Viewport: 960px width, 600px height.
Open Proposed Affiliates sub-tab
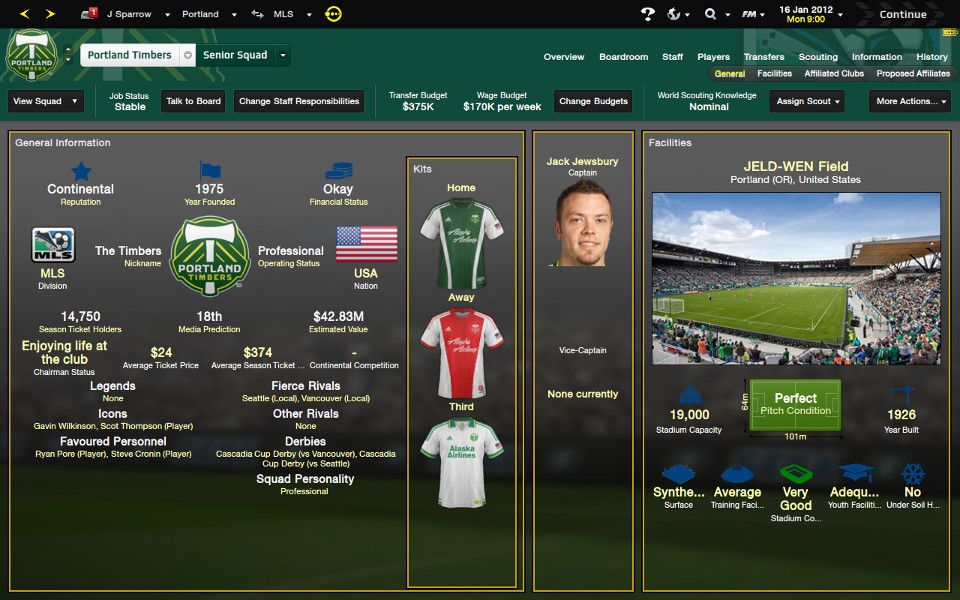point(913,74)
